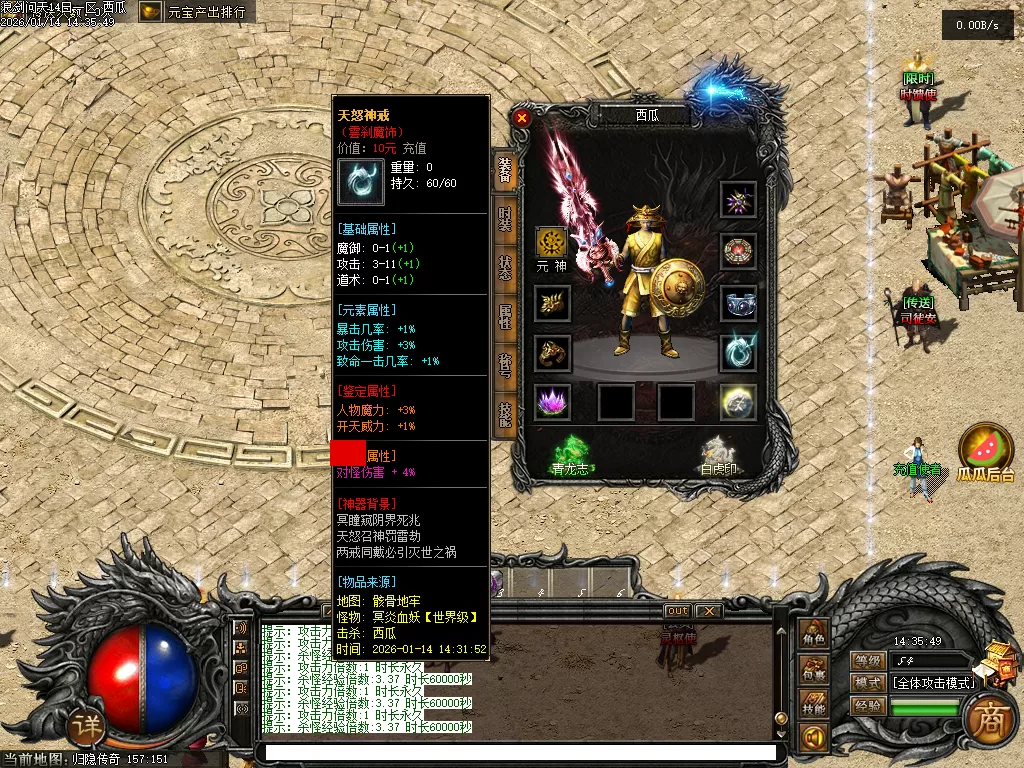The image size is (1024, 768).
Task: Switch to the 称号 title tab
Action: pyautogui.click(x=505, y=365)
